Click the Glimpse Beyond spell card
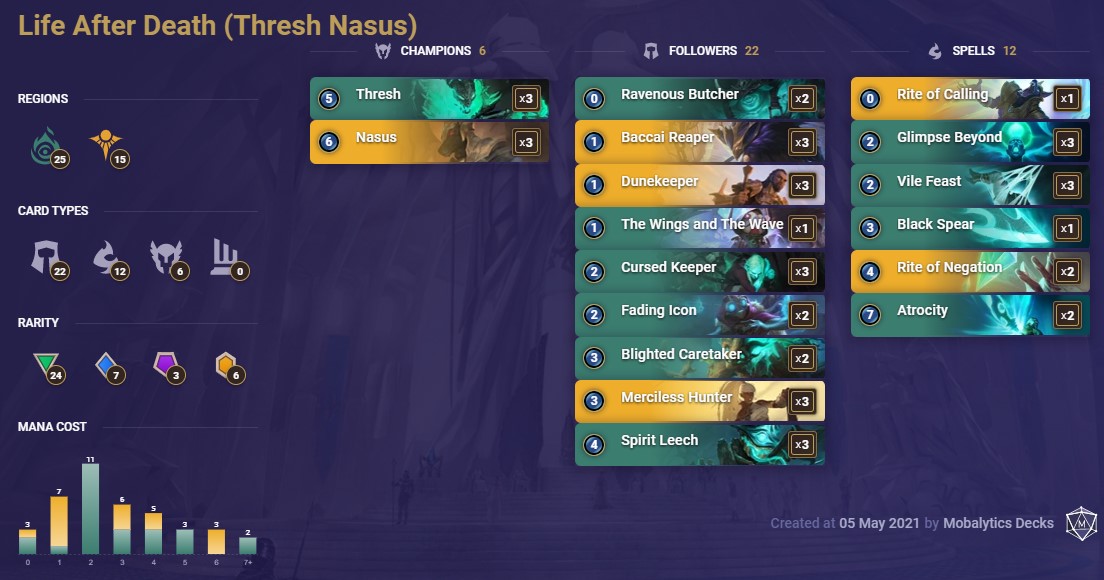 (x=970, y=141)
